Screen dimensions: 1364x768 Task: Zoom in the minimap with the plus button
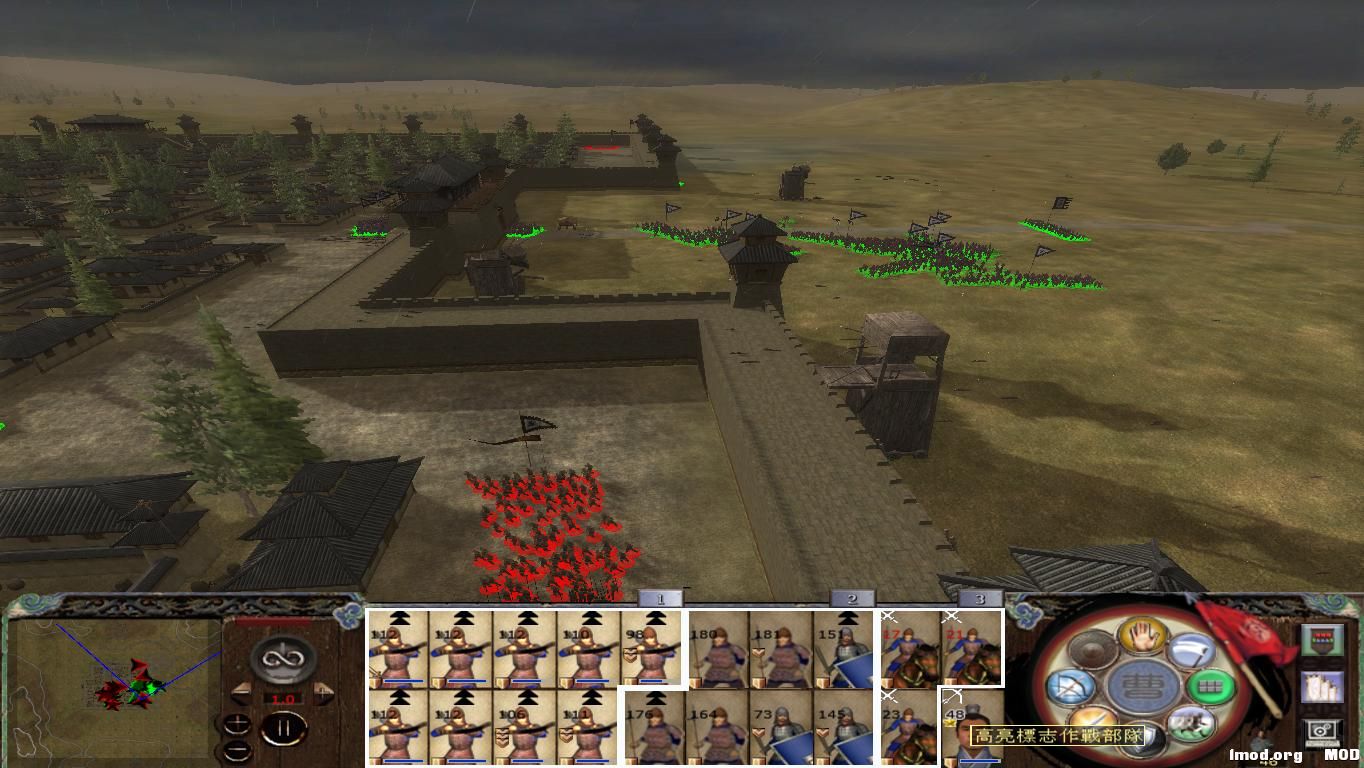click(x=237, y=724)
